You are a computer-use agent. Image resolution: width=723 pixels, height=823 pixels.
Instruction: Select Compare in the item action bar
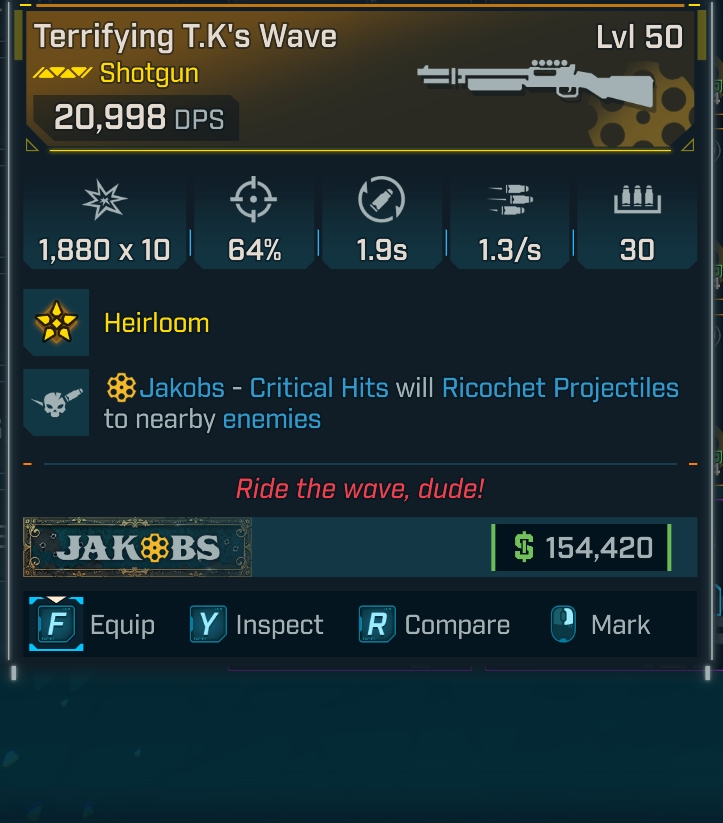(x=434, y=626)
